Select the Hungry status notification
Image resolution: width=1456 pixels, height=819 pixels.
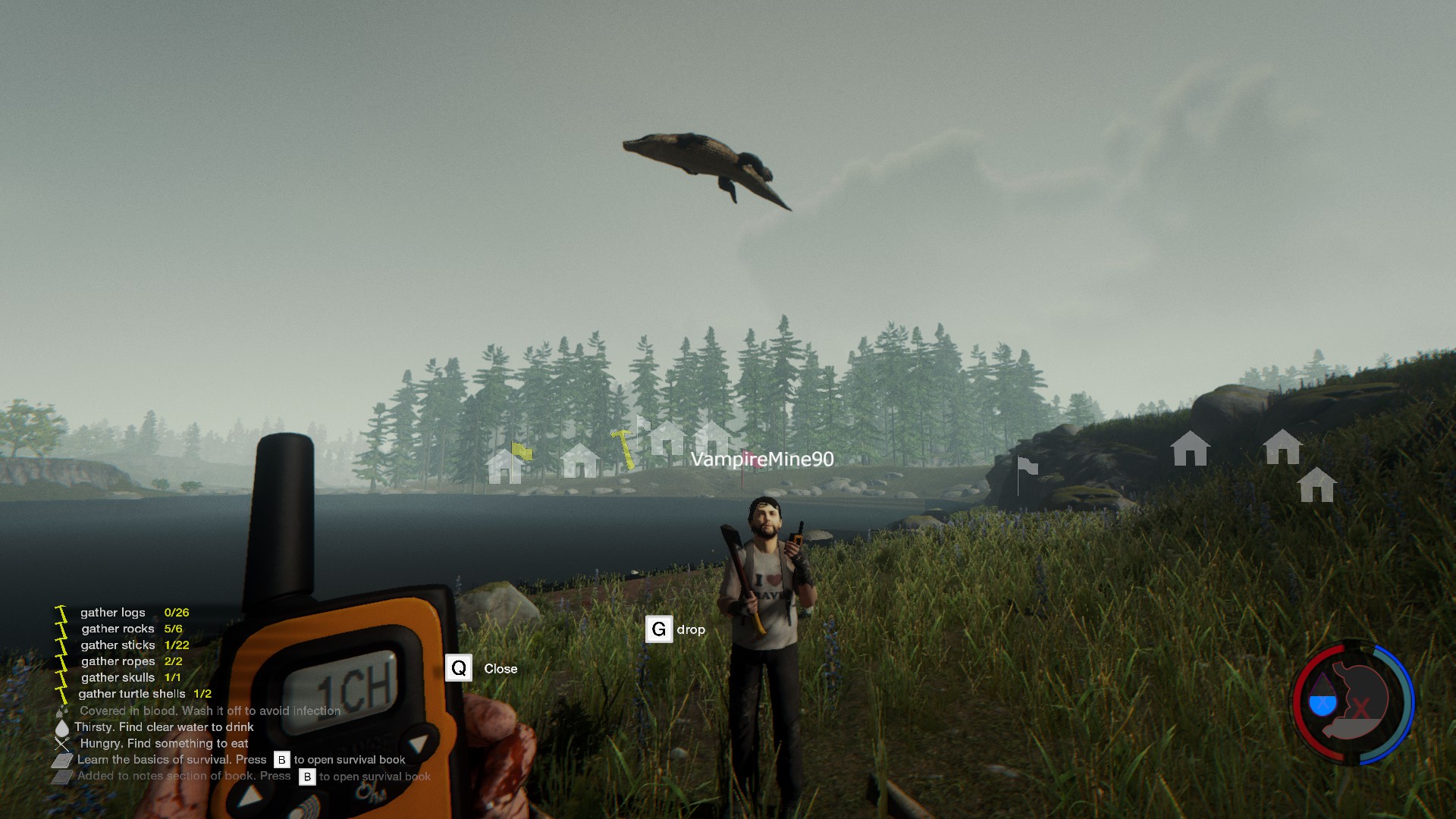[x=164, y=744]
